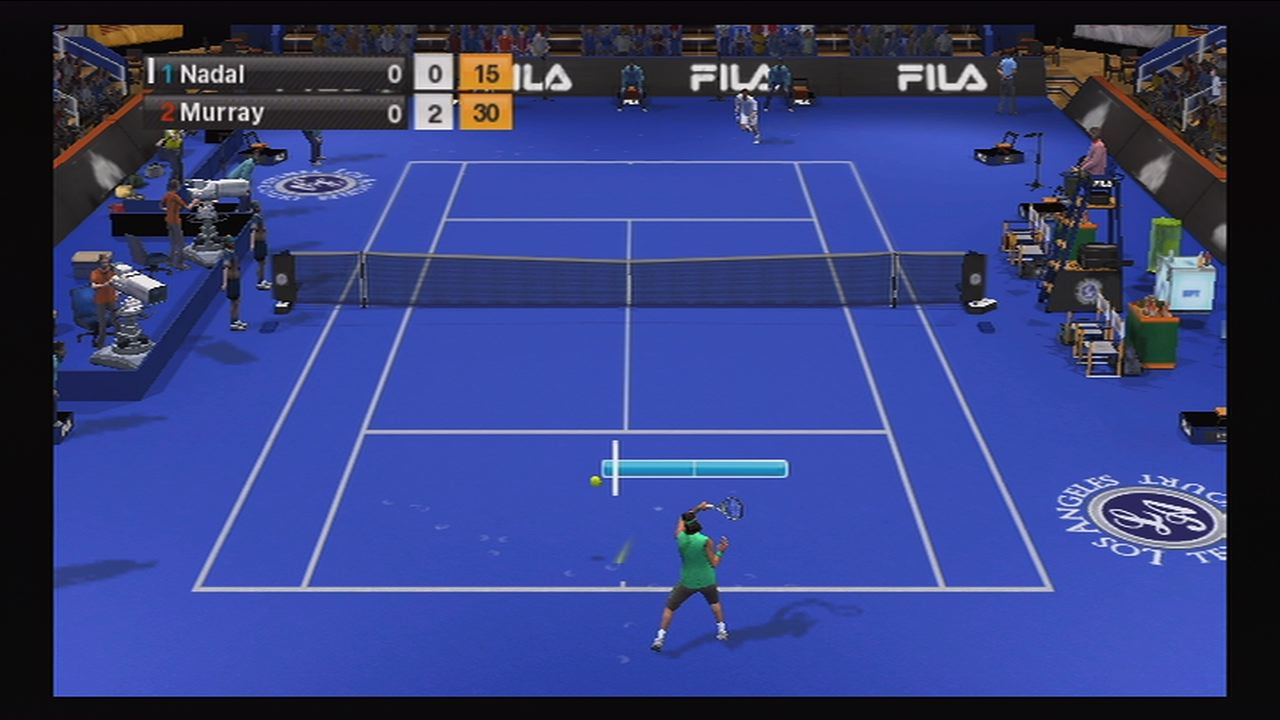This screenshot has width=1280, height=720.
Task: Toggle the serve indicator bar next to Nadal
Action: (x=152, y=74)
